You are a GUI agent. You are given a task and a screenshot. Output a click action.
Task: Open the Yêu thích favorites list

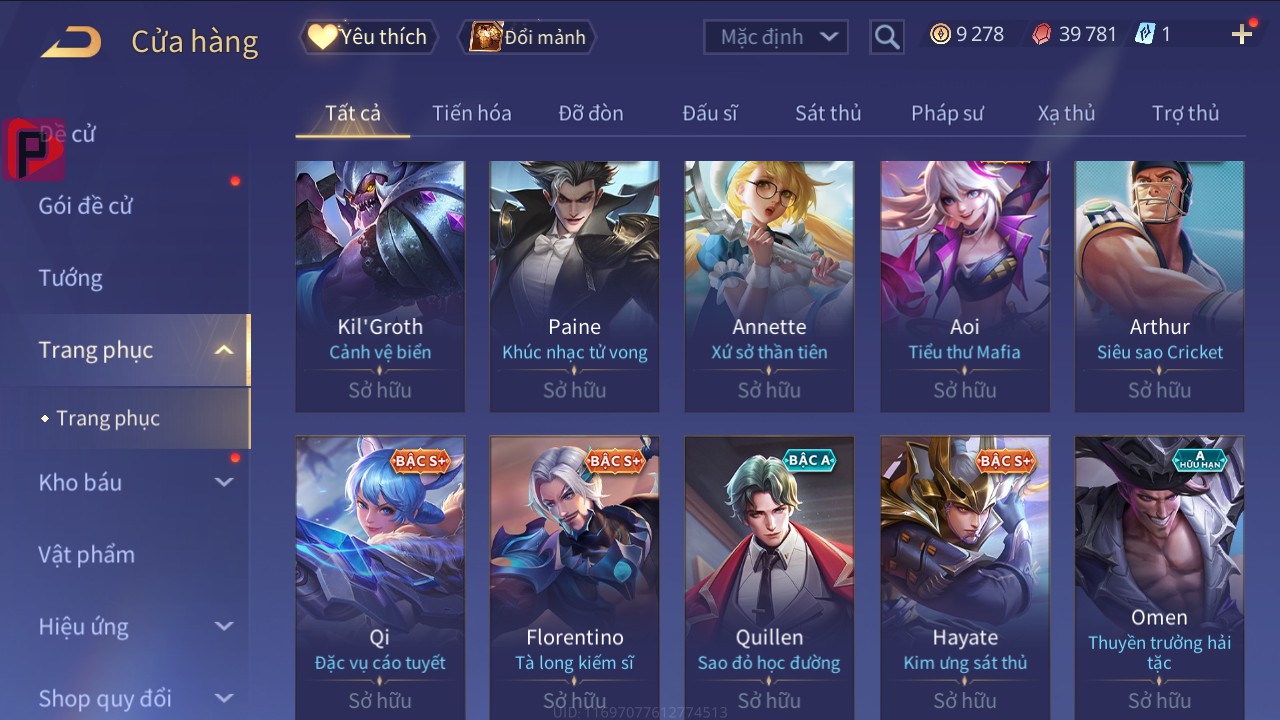(368, 37)
